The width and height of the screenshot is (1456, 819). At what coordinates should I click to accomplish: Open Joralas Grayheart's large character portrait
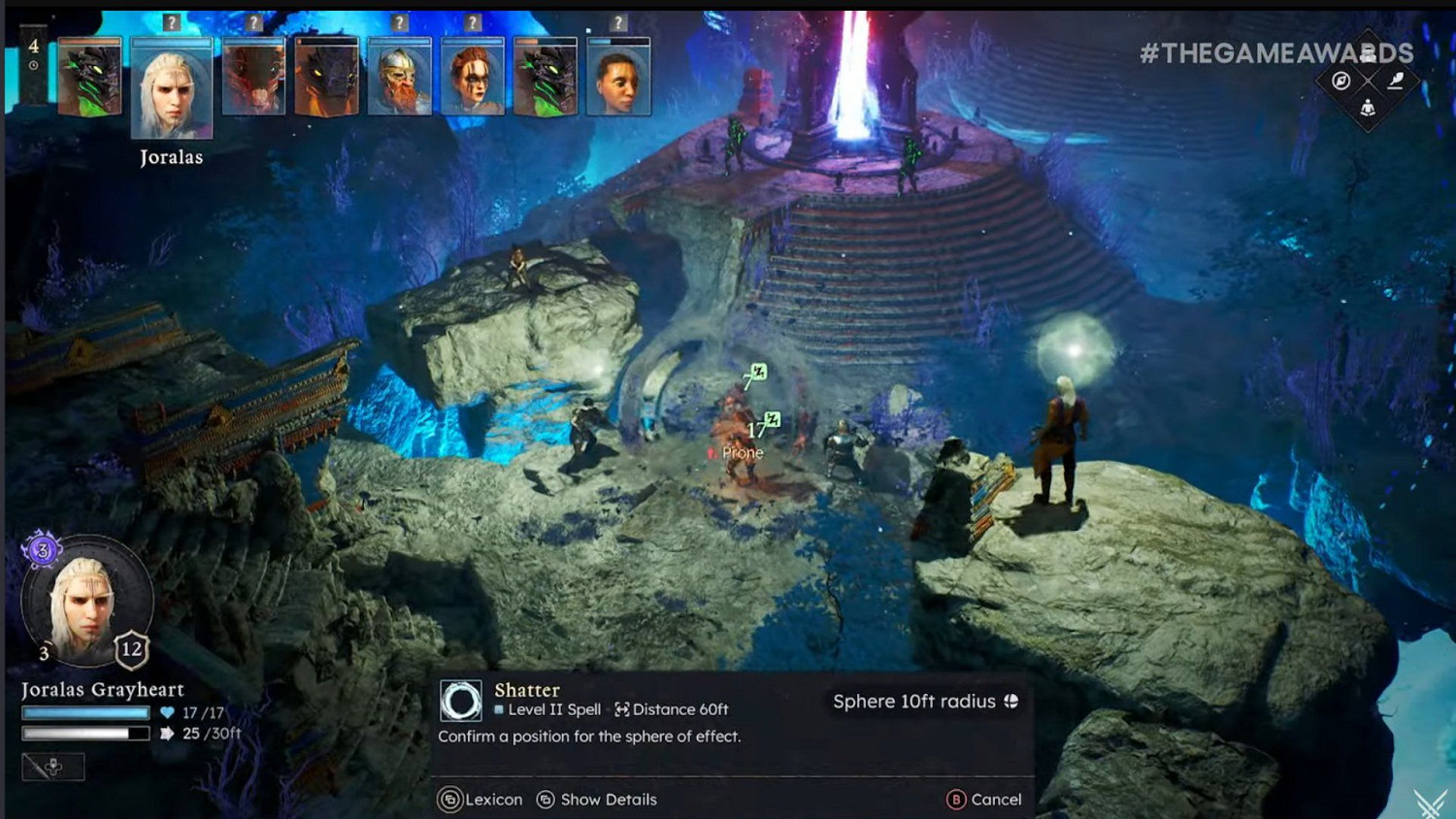[x=85, y=604]
